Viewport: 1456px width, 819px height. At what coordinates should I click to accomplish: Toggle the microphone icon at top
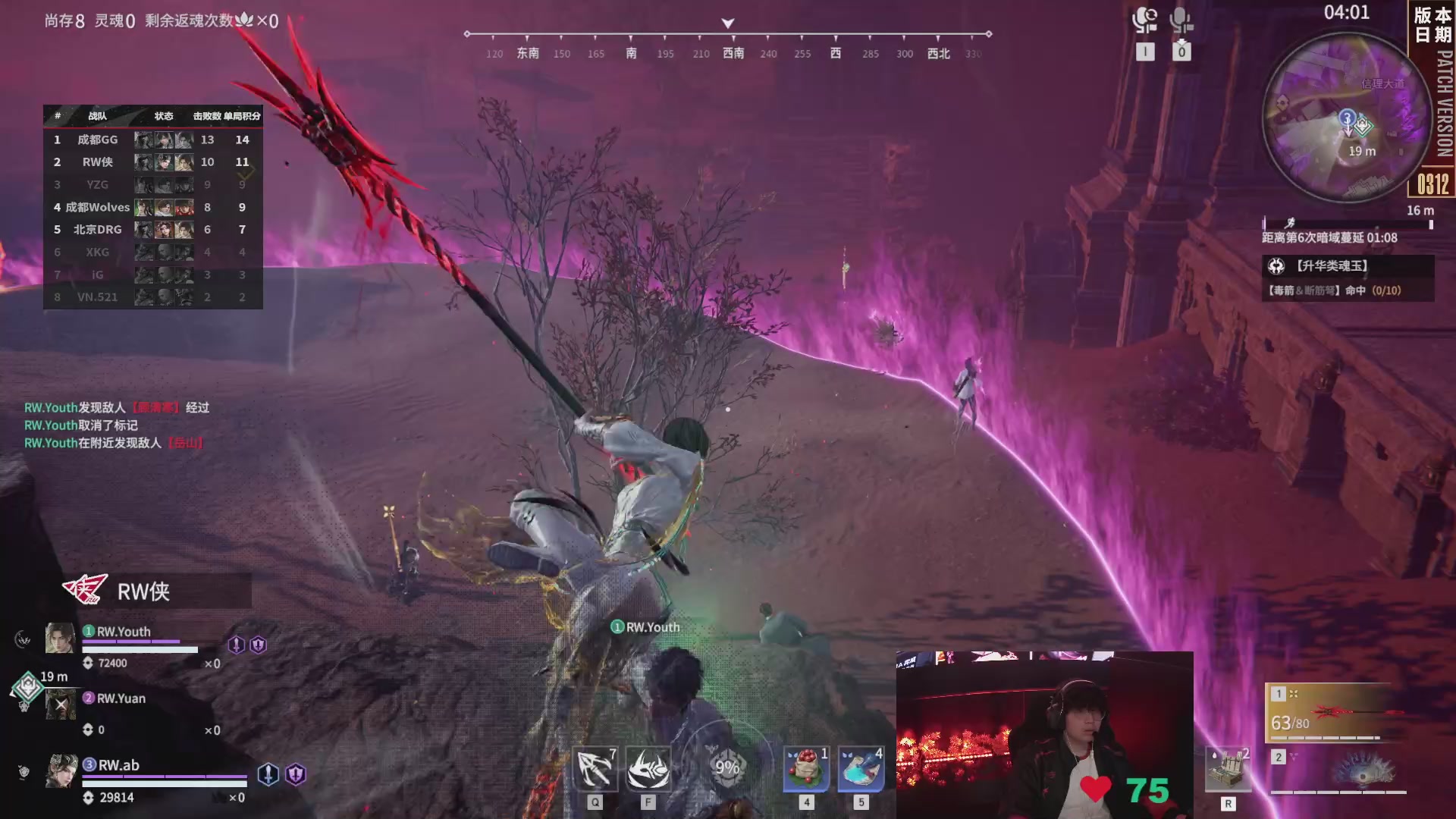point(1181,20)
